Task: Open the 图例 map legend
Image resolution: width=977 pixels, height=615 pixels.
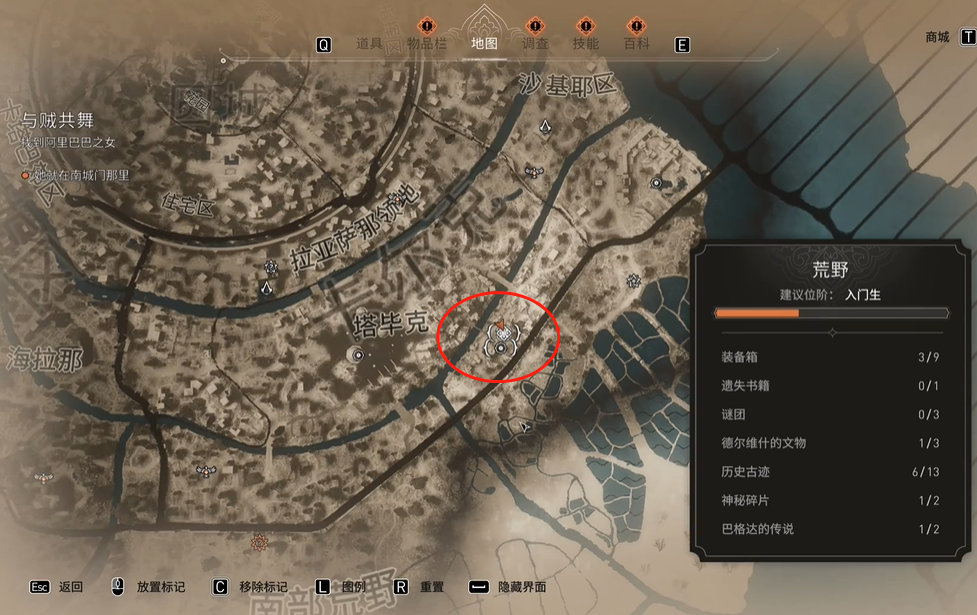Action: tap(354, 587)
